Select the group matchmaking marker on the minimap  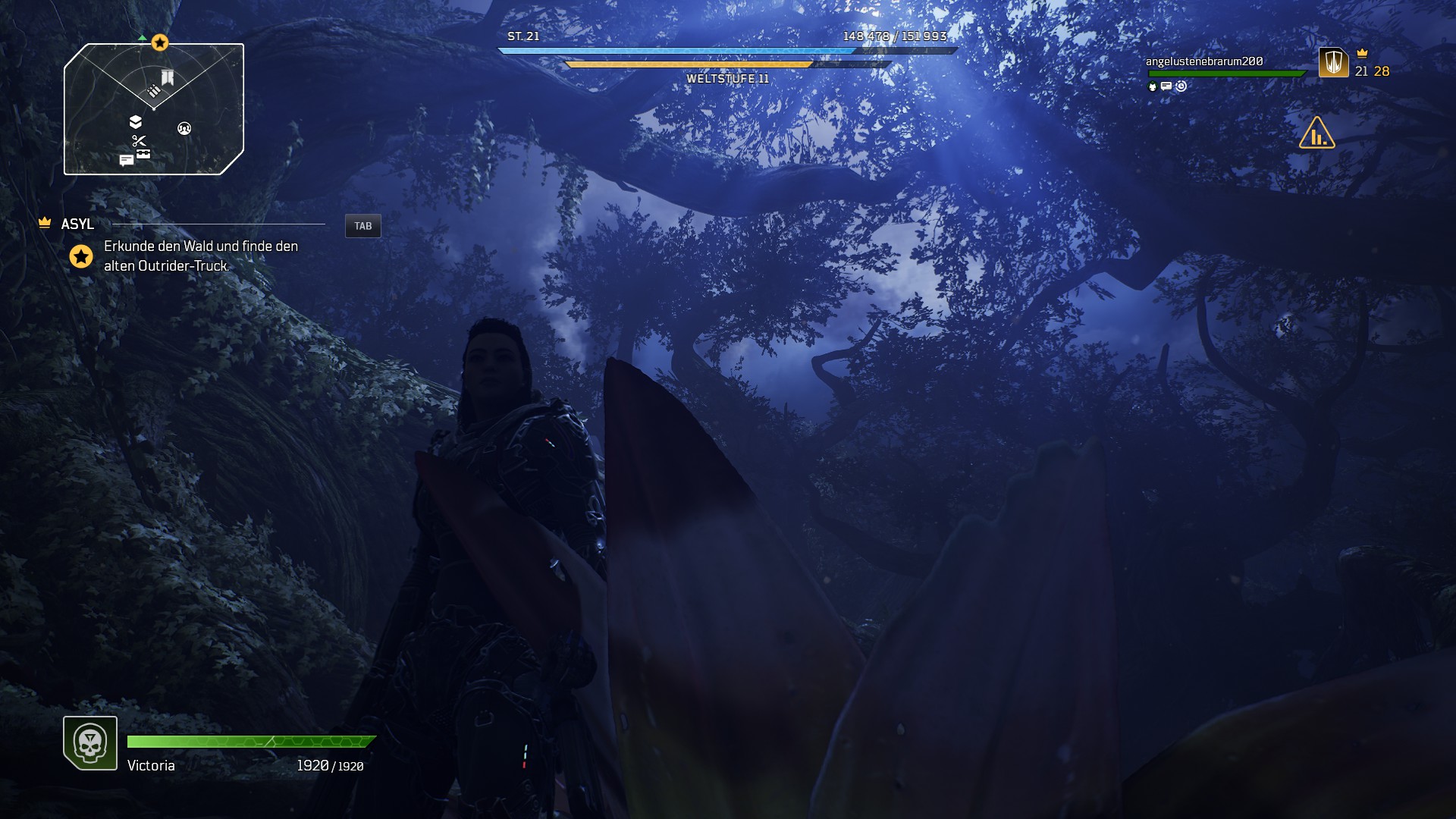click(x=184, y=128)
